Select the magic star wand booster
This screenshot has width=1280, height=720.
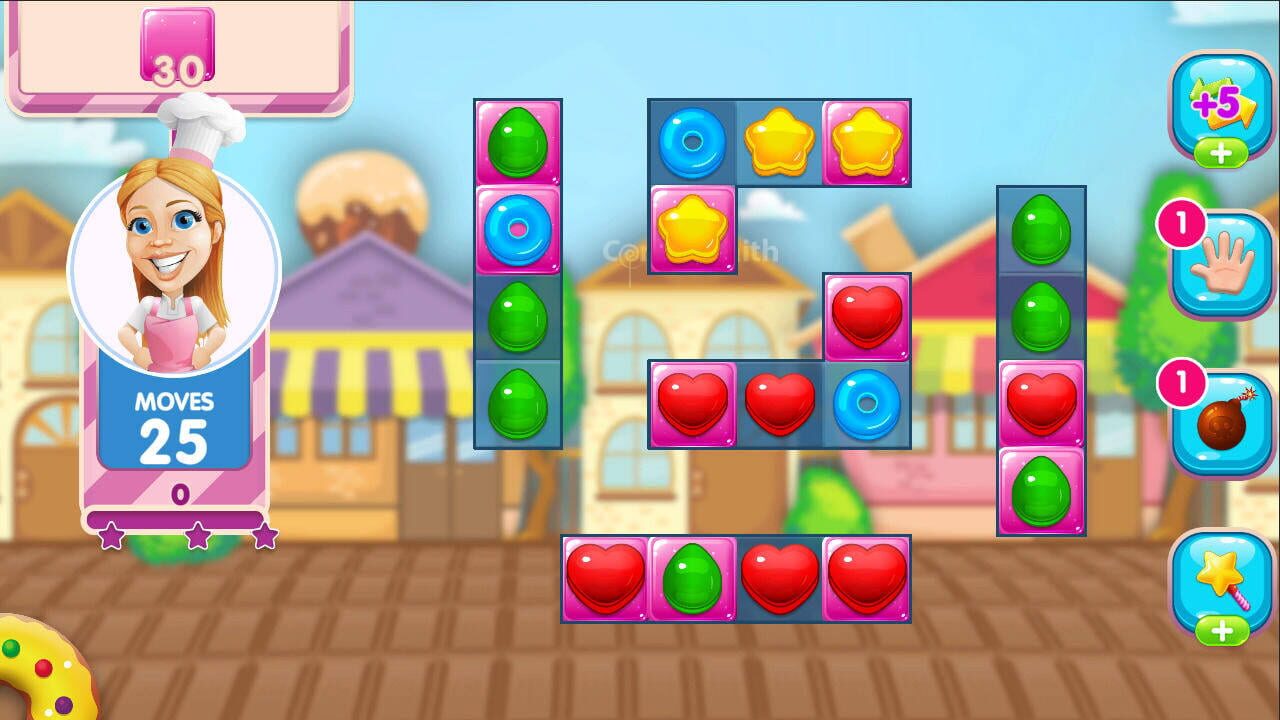tap(1219, 575)
